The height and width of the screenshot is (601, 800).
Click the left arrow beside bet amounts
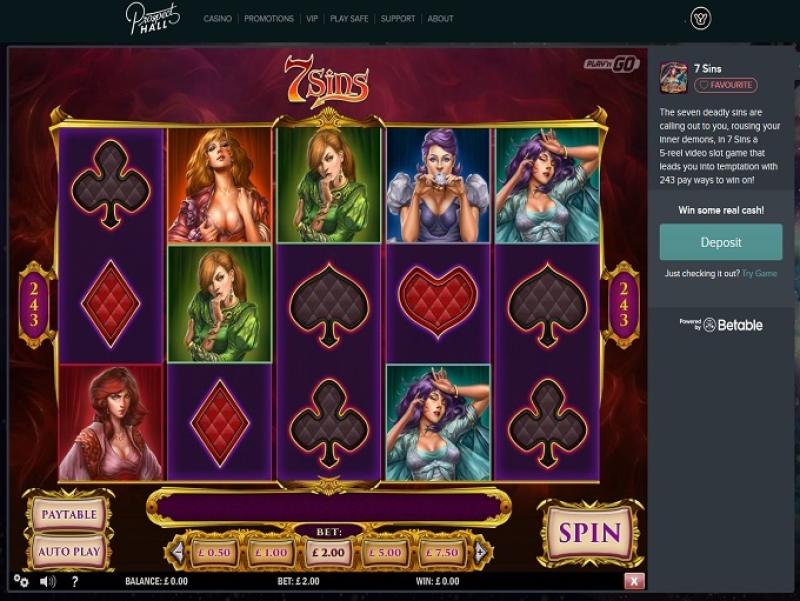(x=179, y=552)
